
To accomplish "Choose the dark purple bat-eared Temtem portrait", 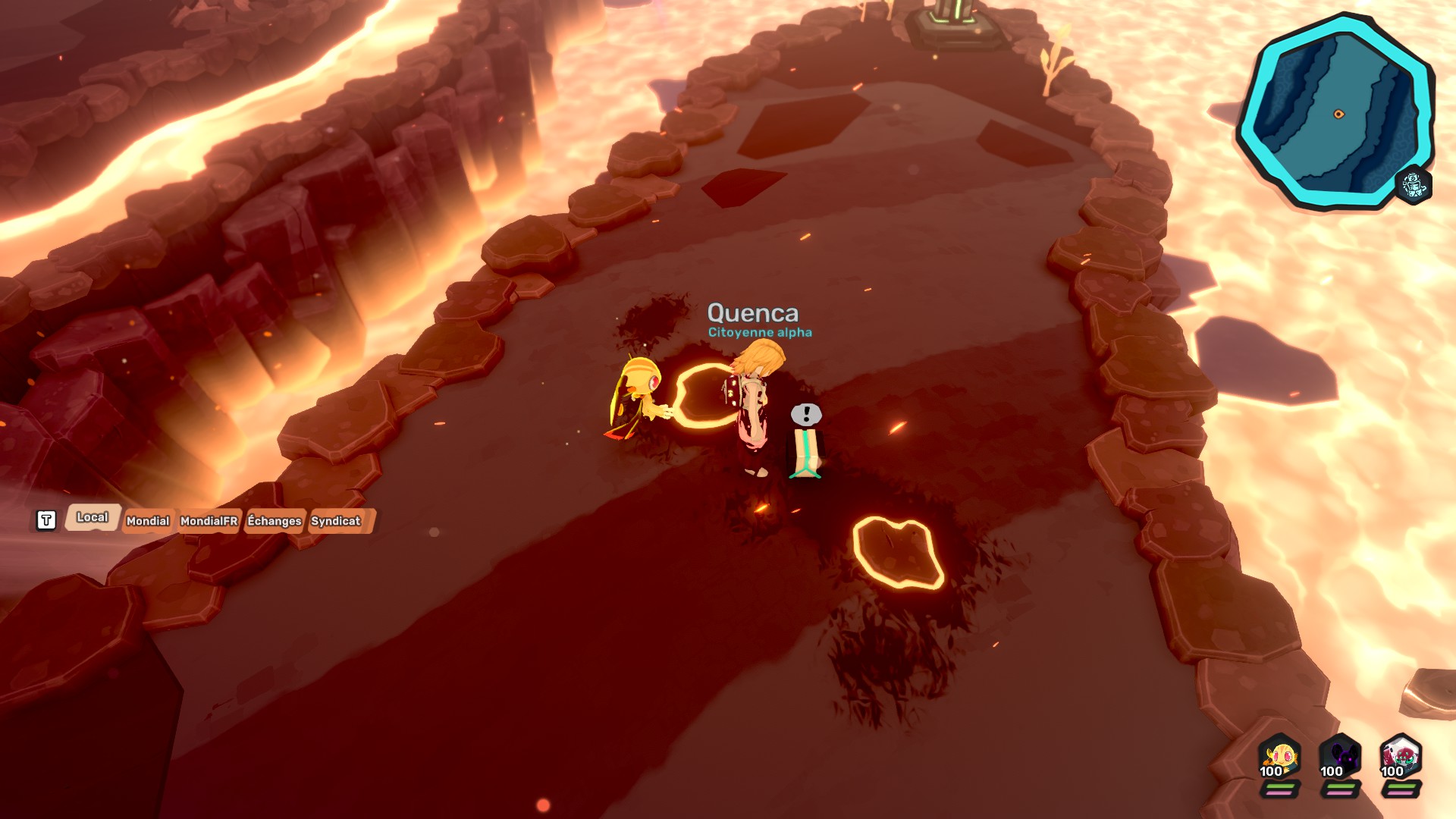I will click(1340, 757).
